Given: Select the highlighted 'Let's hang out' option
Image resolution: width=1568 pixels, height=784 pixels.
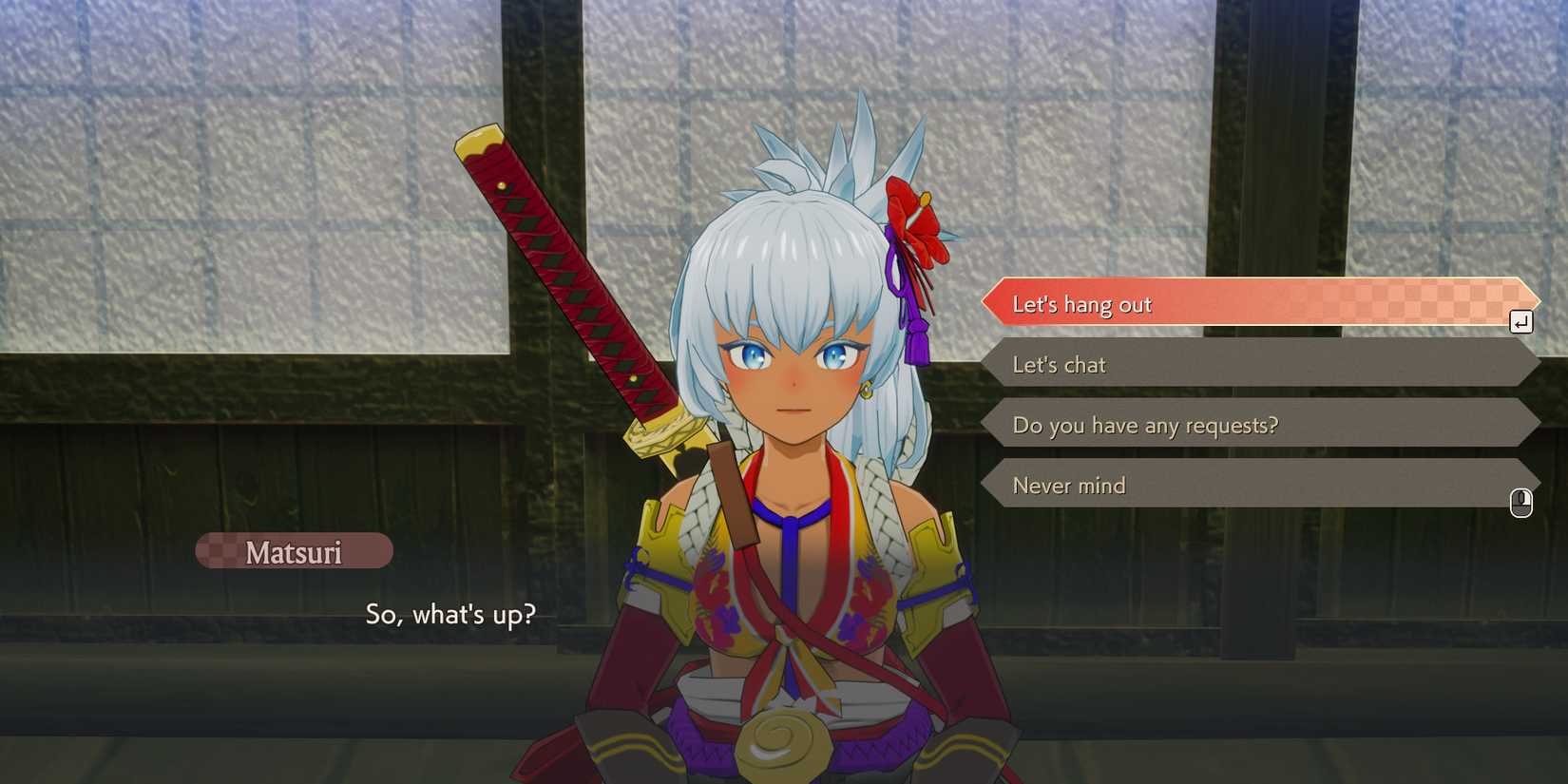Looking at the screenshot, I should tap(1140, 304).
